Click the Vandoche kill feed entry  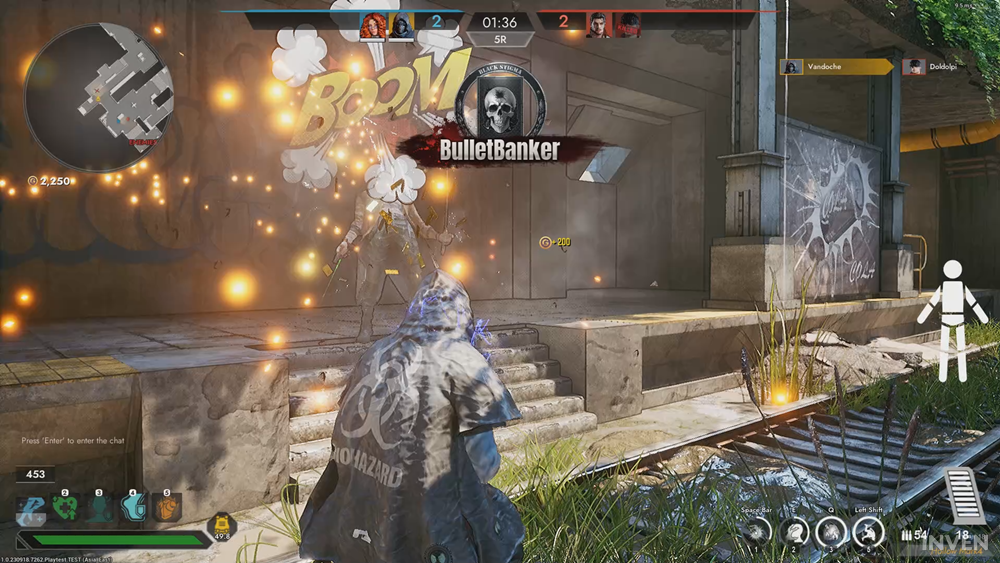[x=836, y=67]
